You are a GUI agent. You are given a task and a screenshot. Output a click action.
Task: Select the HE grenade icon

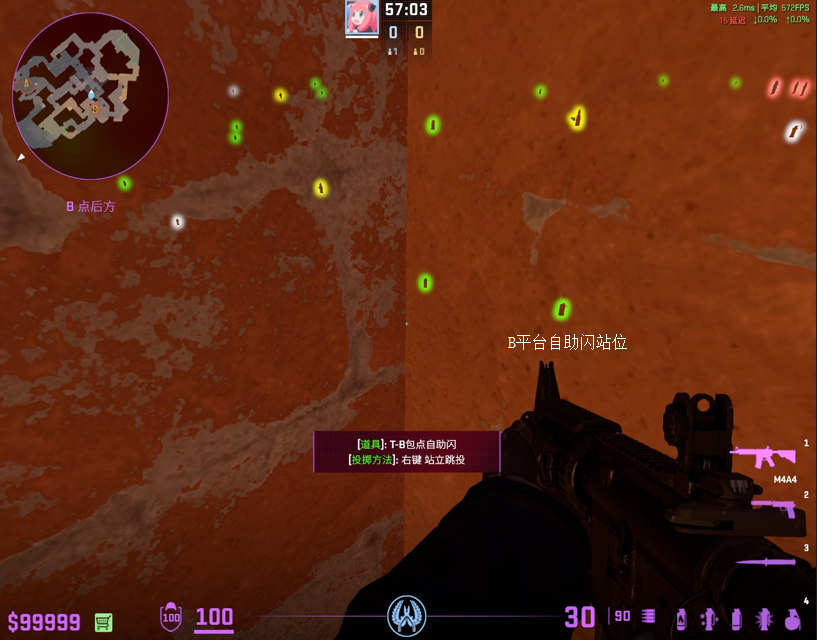[792, 619]
